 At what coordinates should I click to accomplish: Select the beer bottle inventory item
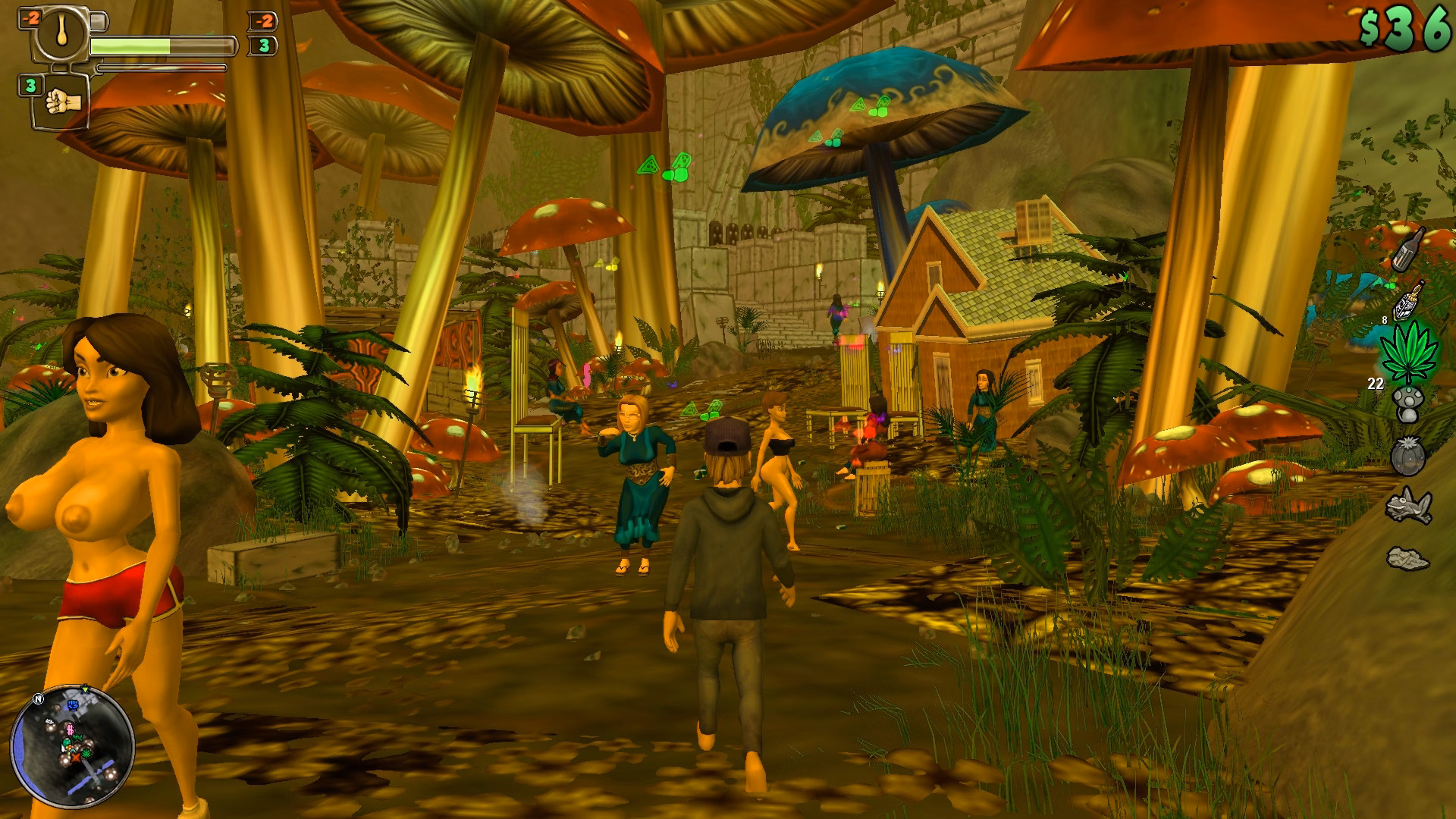click(x=1408, y=250)
